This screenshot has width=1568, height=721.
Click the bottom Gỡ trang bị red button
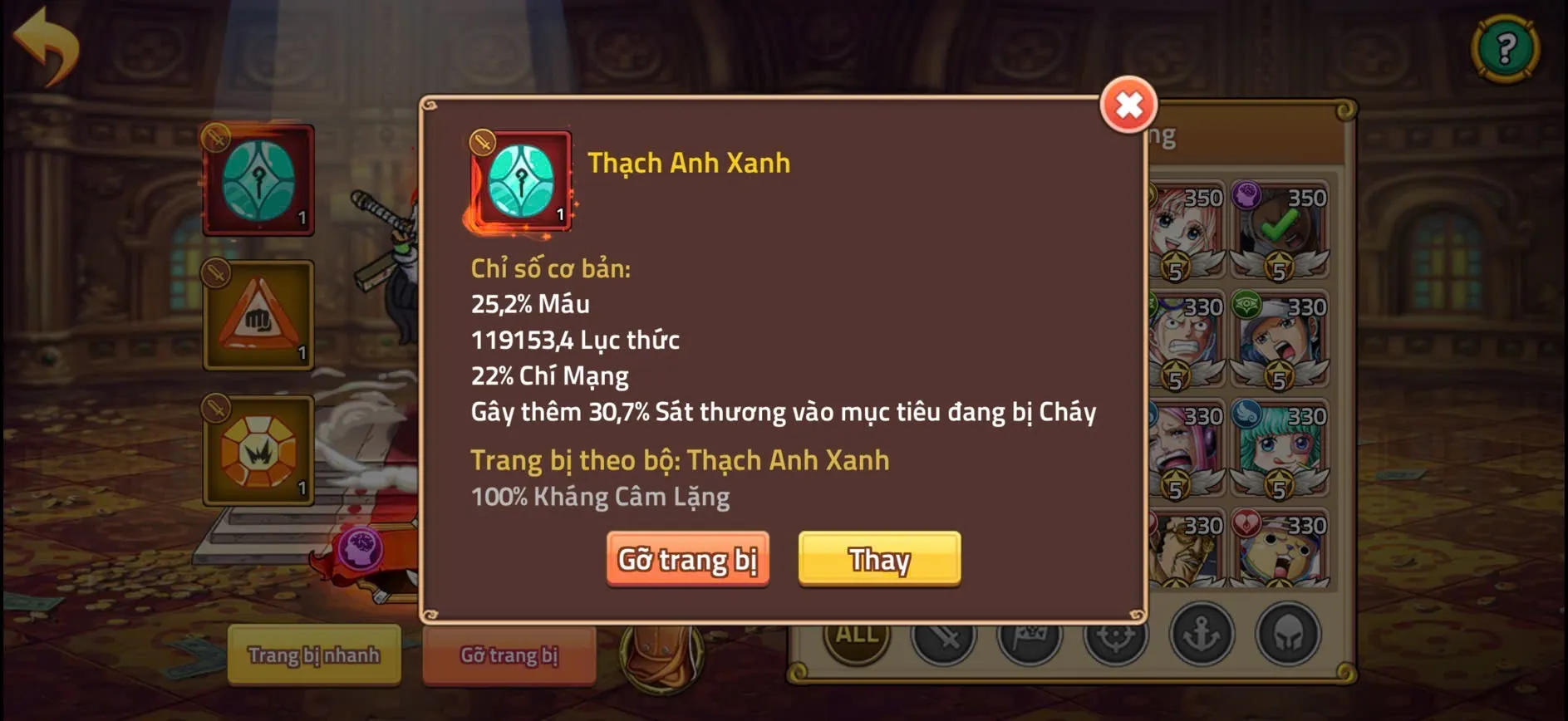click(509, 655)
